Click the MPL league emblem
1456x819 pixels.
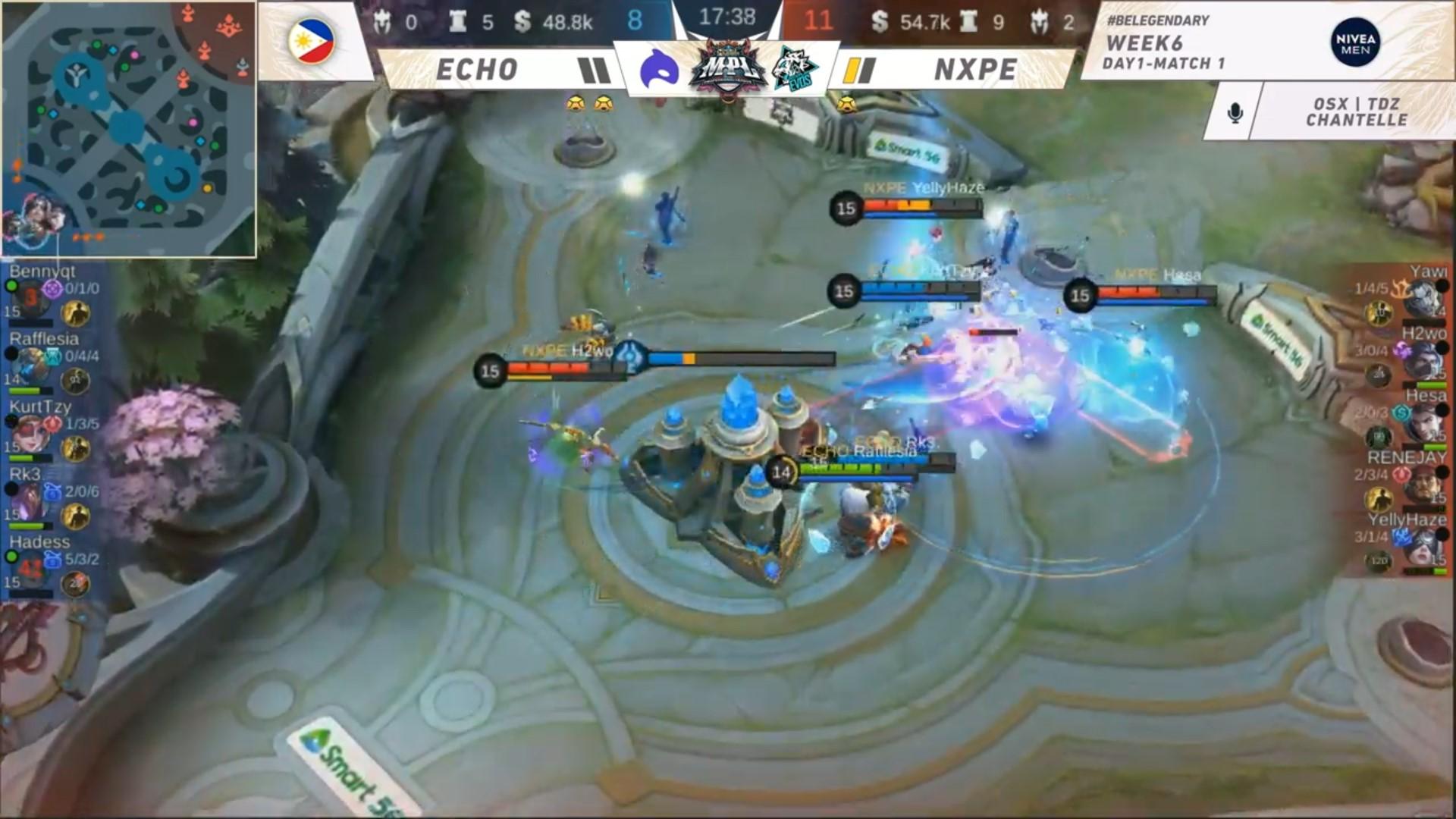726,68
